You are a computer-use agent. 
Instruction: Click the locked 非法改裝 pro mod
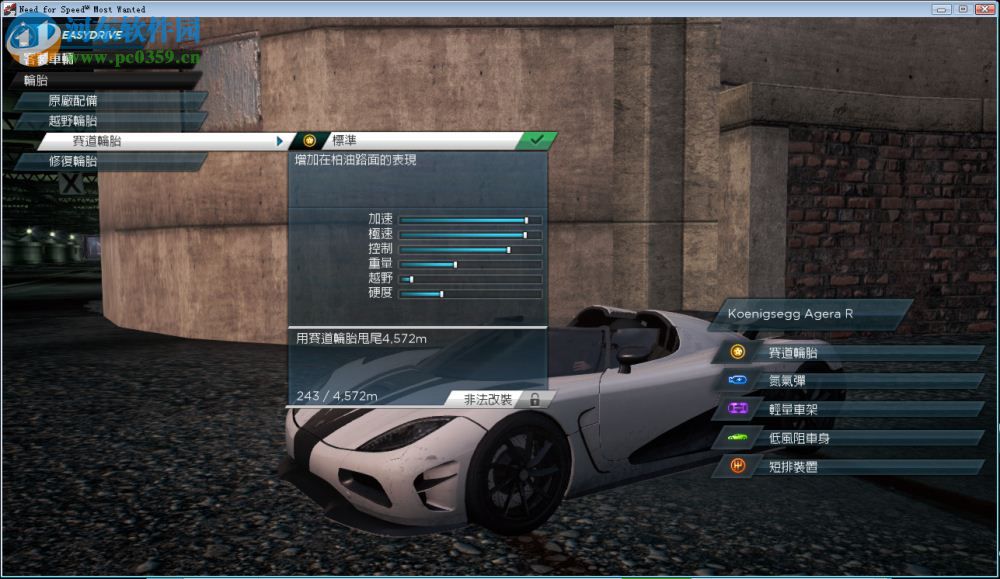tap(495, 399)
